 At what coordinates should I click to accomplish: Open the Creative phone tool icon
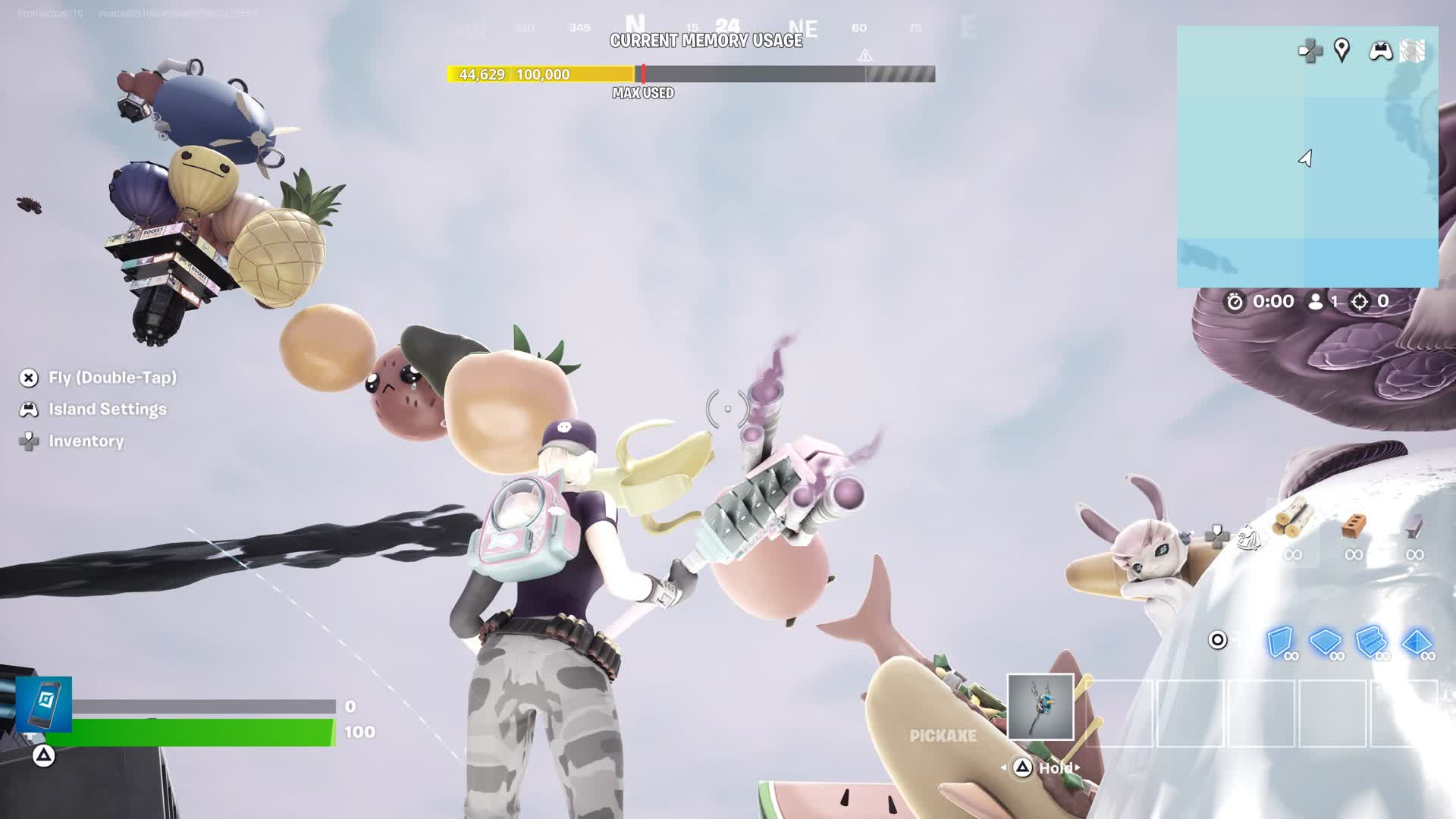pyautogui.click(x=44, y=704)
